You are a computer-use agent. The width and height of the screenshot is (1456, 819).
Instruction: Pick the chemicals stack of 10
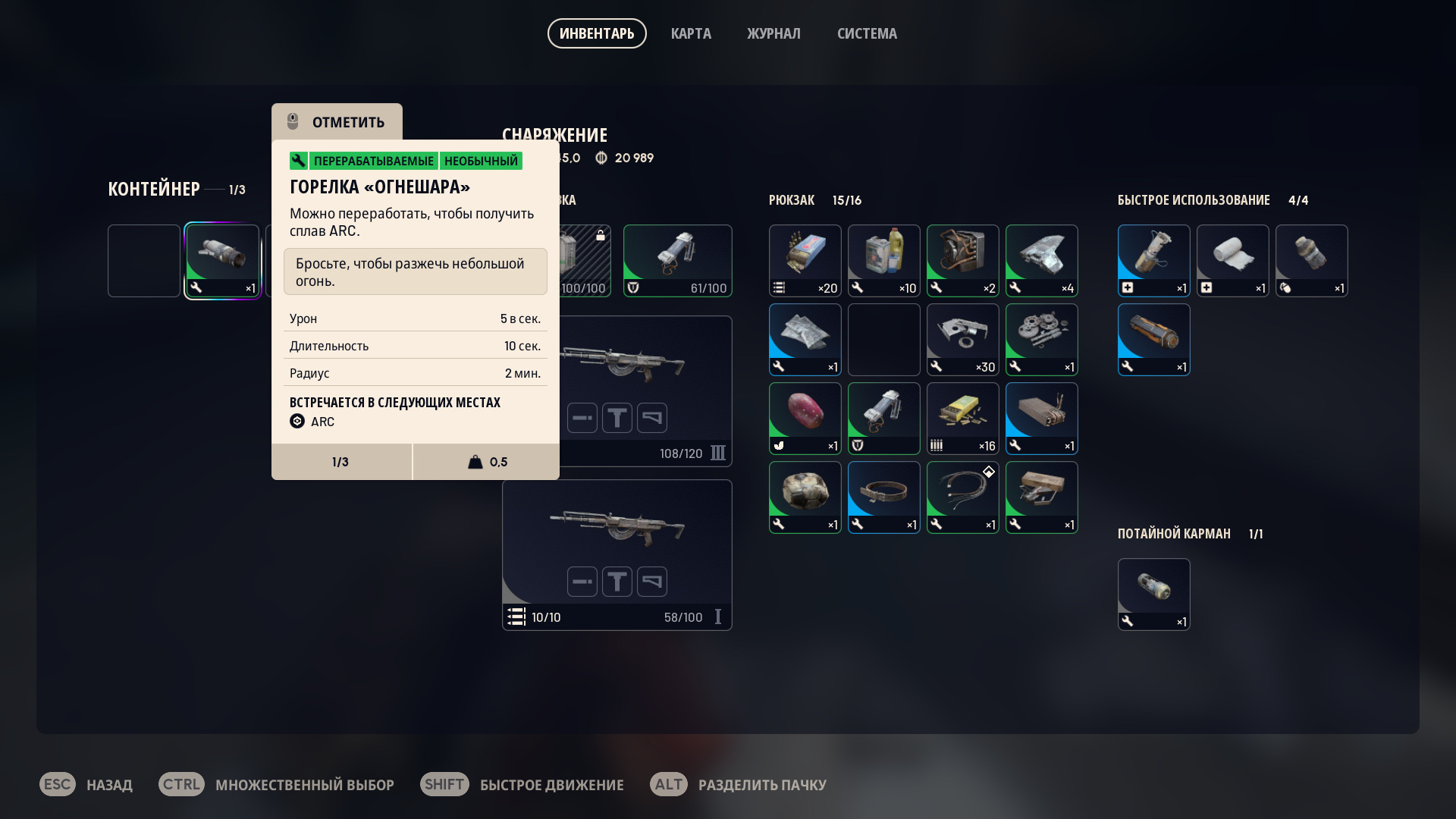click(x=883, y=260)
